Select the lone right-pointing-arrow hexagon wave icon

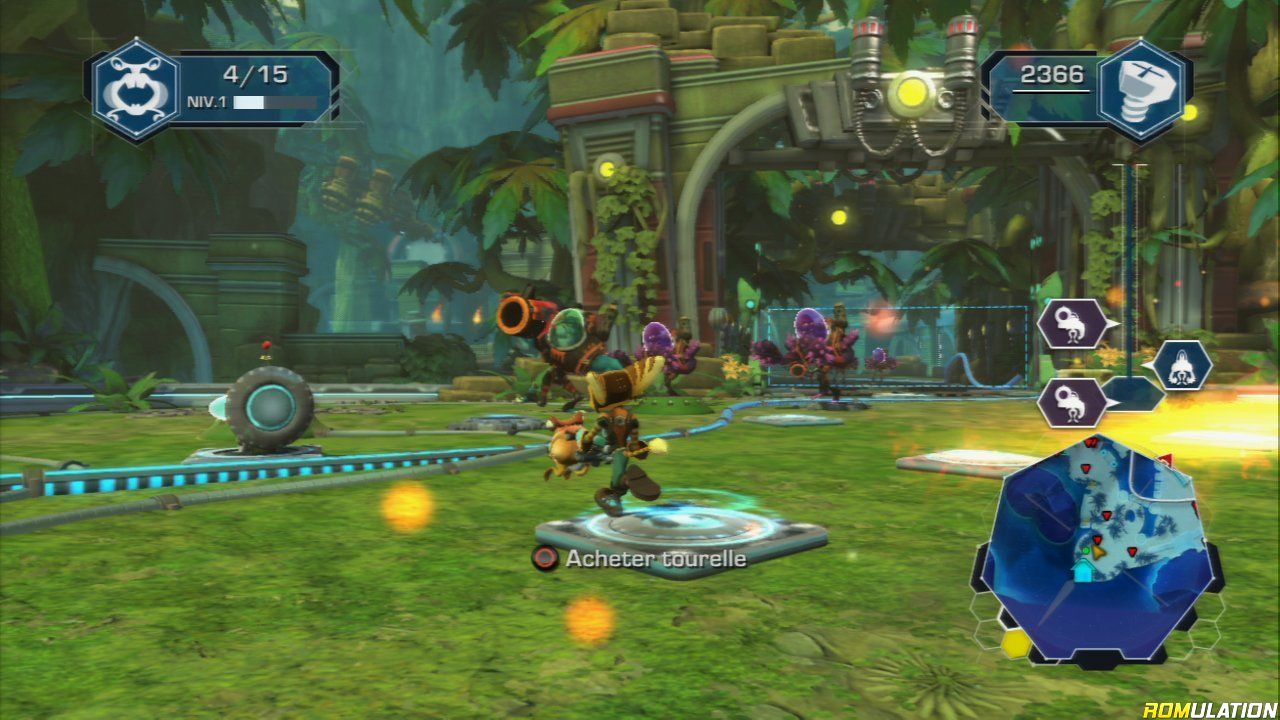coord(1181,366)
